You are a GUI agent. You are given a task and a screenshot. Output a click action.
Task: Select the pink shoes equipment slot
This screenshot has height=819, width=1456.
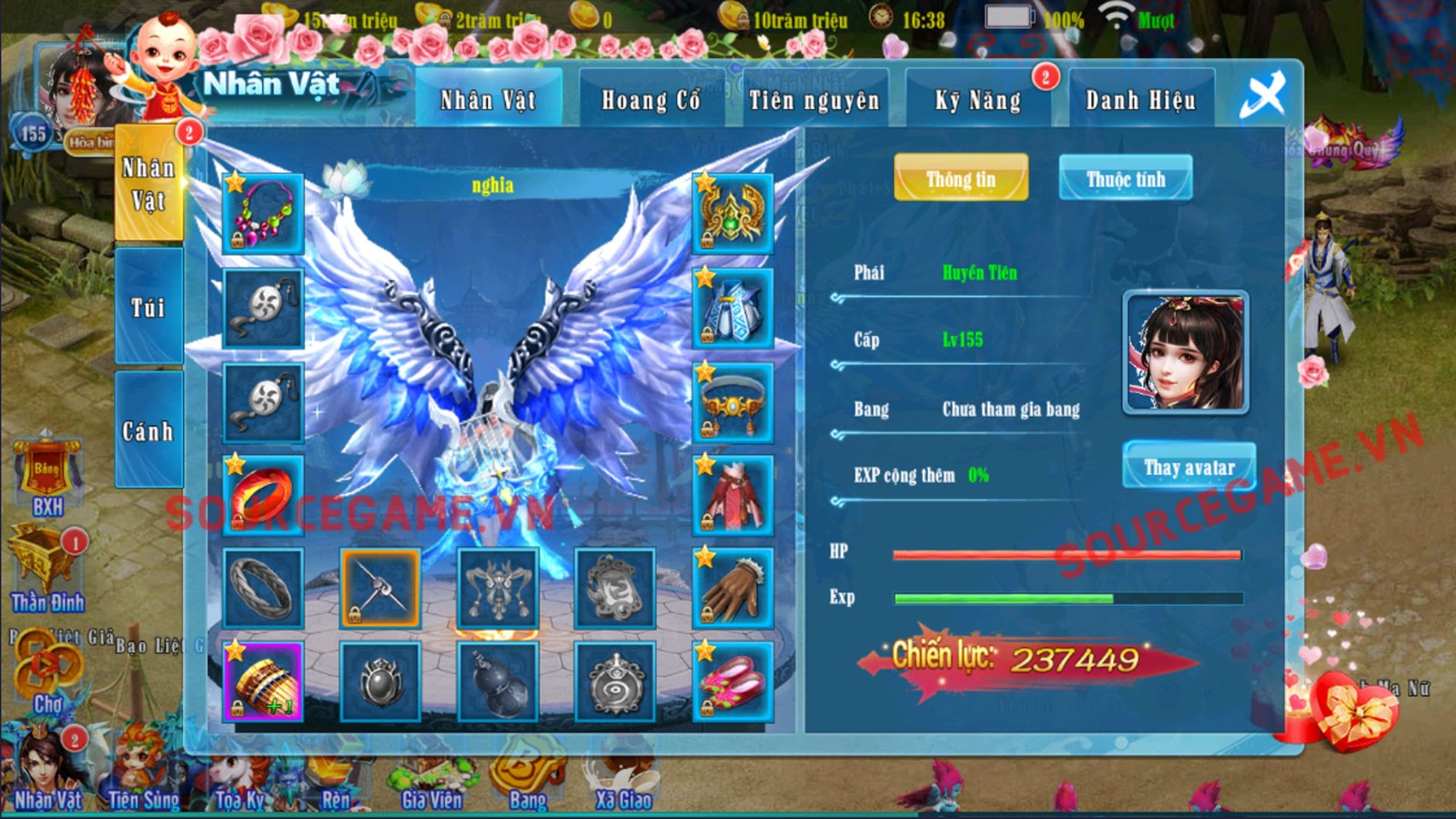coord(733,682)
